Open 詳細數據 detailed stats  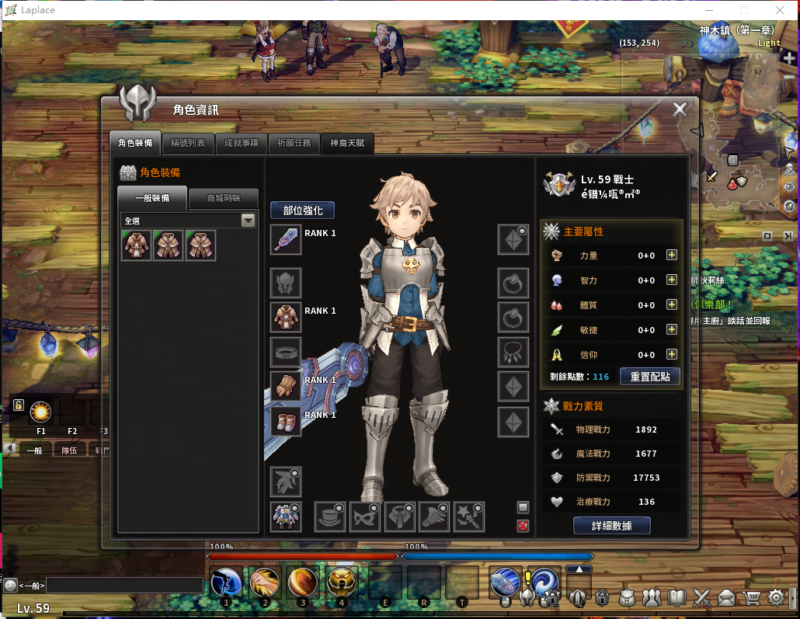pyautogui.click(x=612, y=525)
